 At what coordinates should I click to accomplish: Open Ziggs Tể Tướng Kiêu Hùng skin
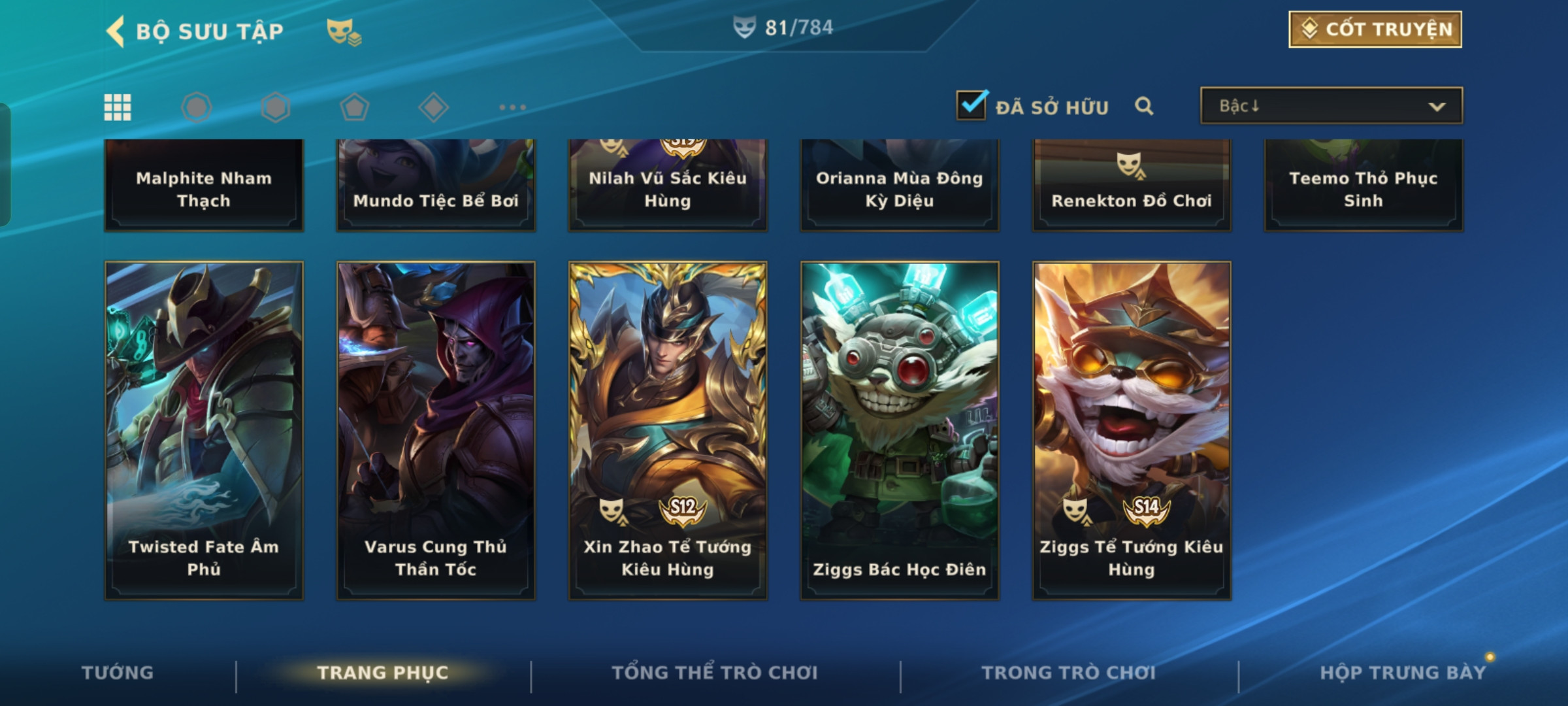tap(1132, 430)
